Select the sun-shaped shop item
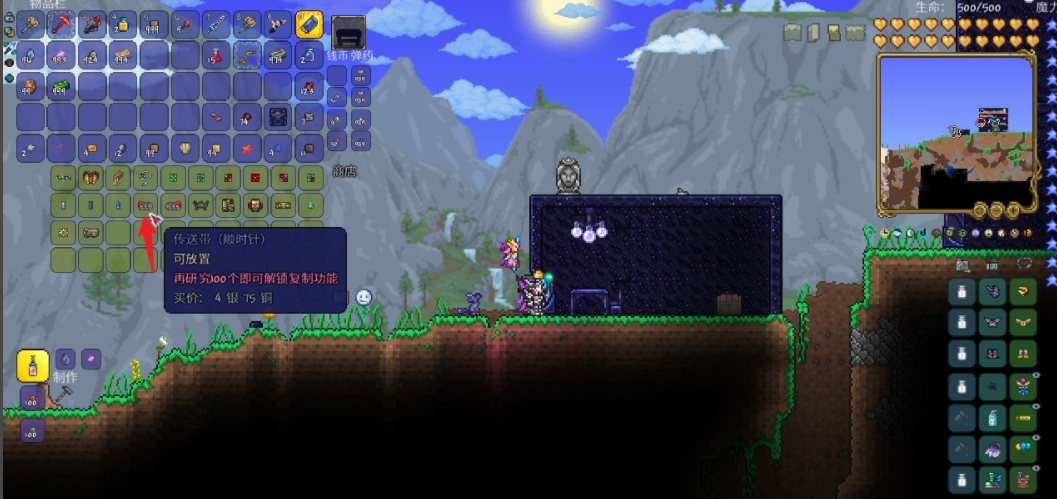This screenshot has width=1057, height=499. 62,232
